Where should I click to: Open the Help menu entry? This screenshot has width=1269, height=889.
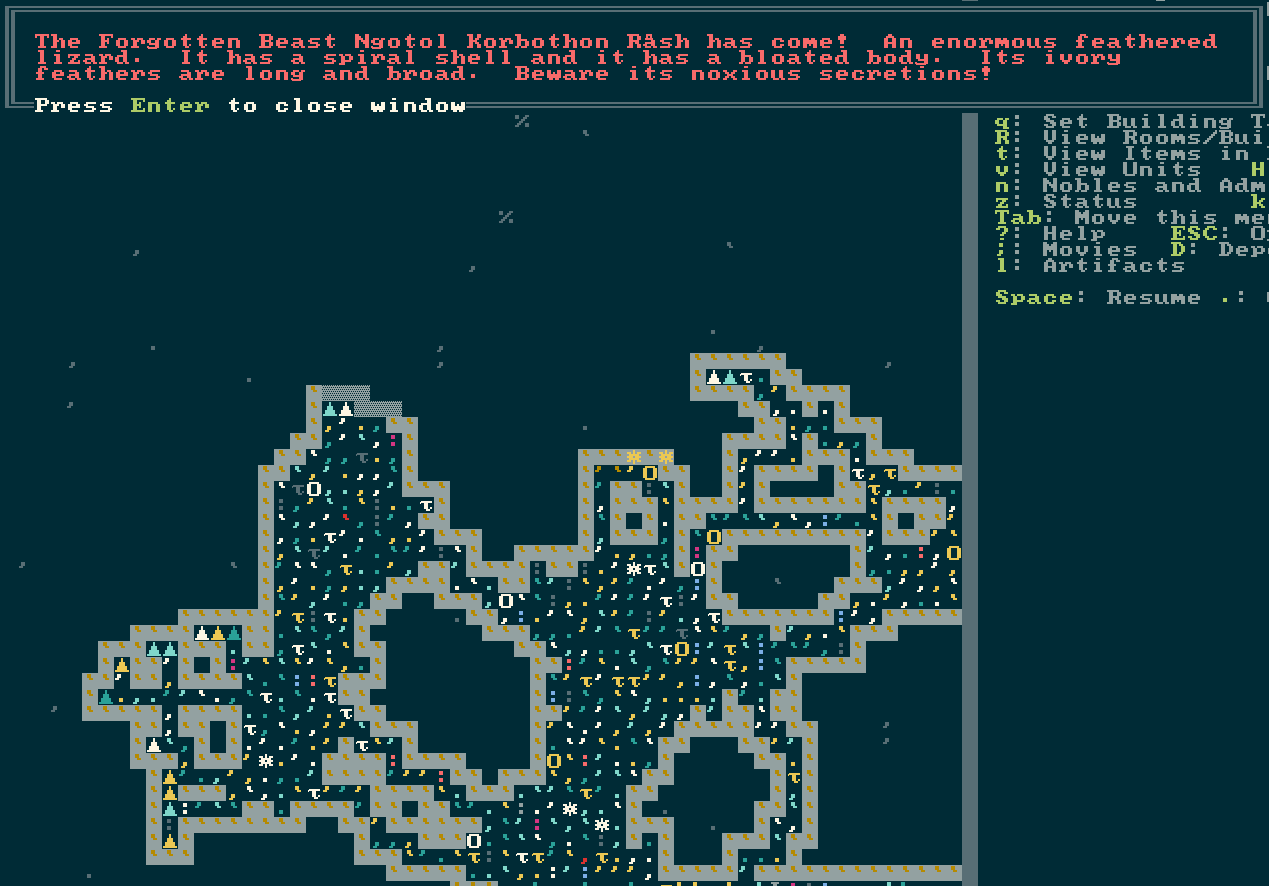click(1074, 234)
